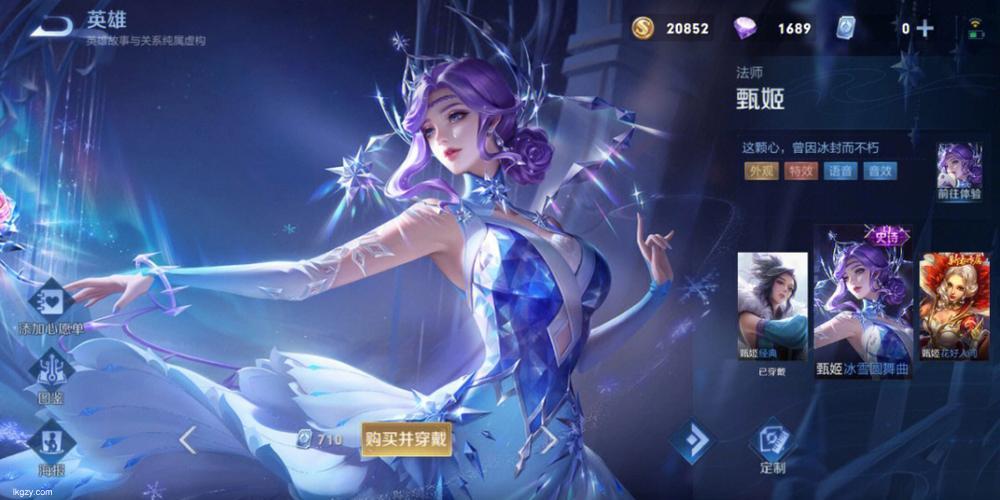Select the 冰雪圆舞曲 skin thumbnail

(863, 295)
